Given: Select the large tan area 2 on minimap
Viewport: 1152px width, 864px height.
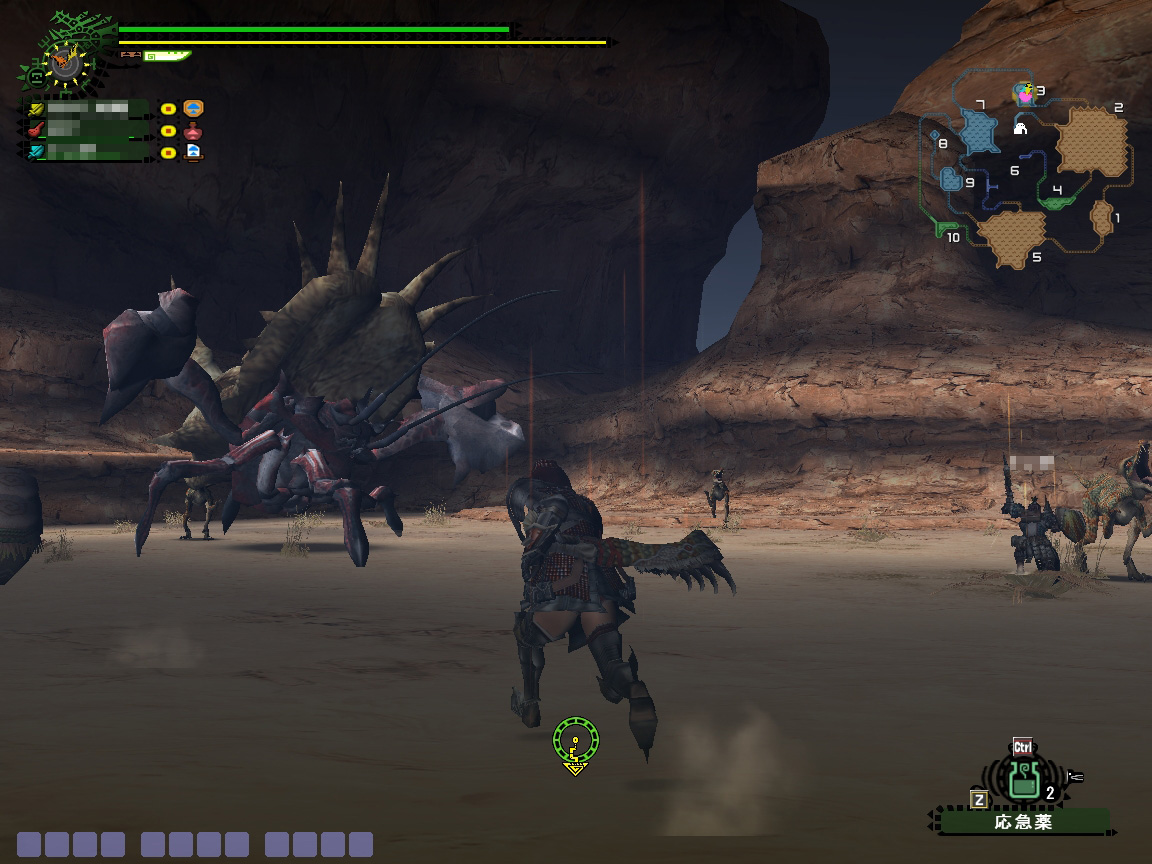Looking at the screenshot, I should click(1091, 140).
